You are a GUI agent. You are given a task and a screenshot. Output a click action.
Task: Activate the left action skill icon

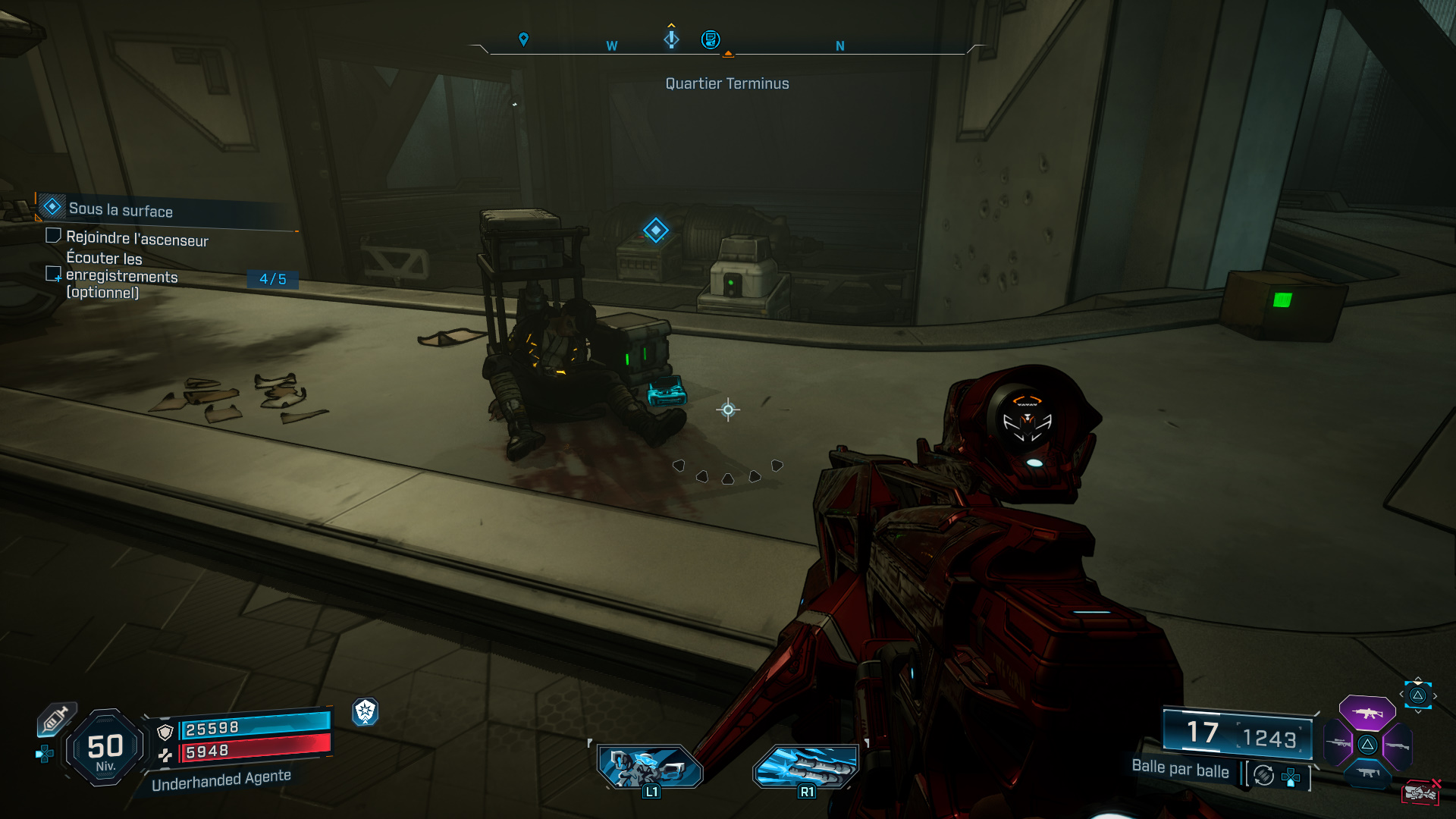coord(650,767)
